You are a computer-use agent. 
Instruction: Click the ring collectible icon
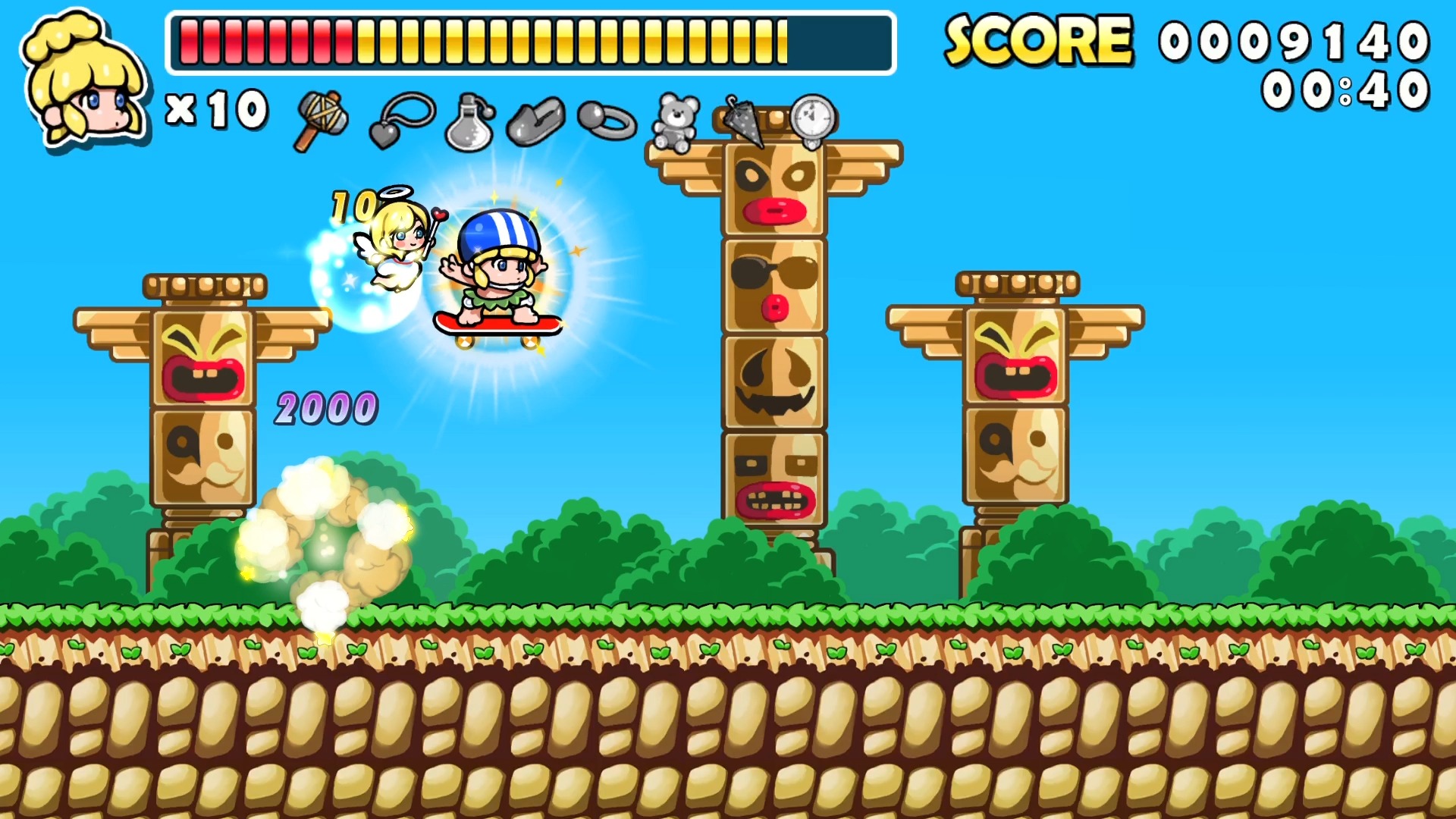[x=607, y=121]
